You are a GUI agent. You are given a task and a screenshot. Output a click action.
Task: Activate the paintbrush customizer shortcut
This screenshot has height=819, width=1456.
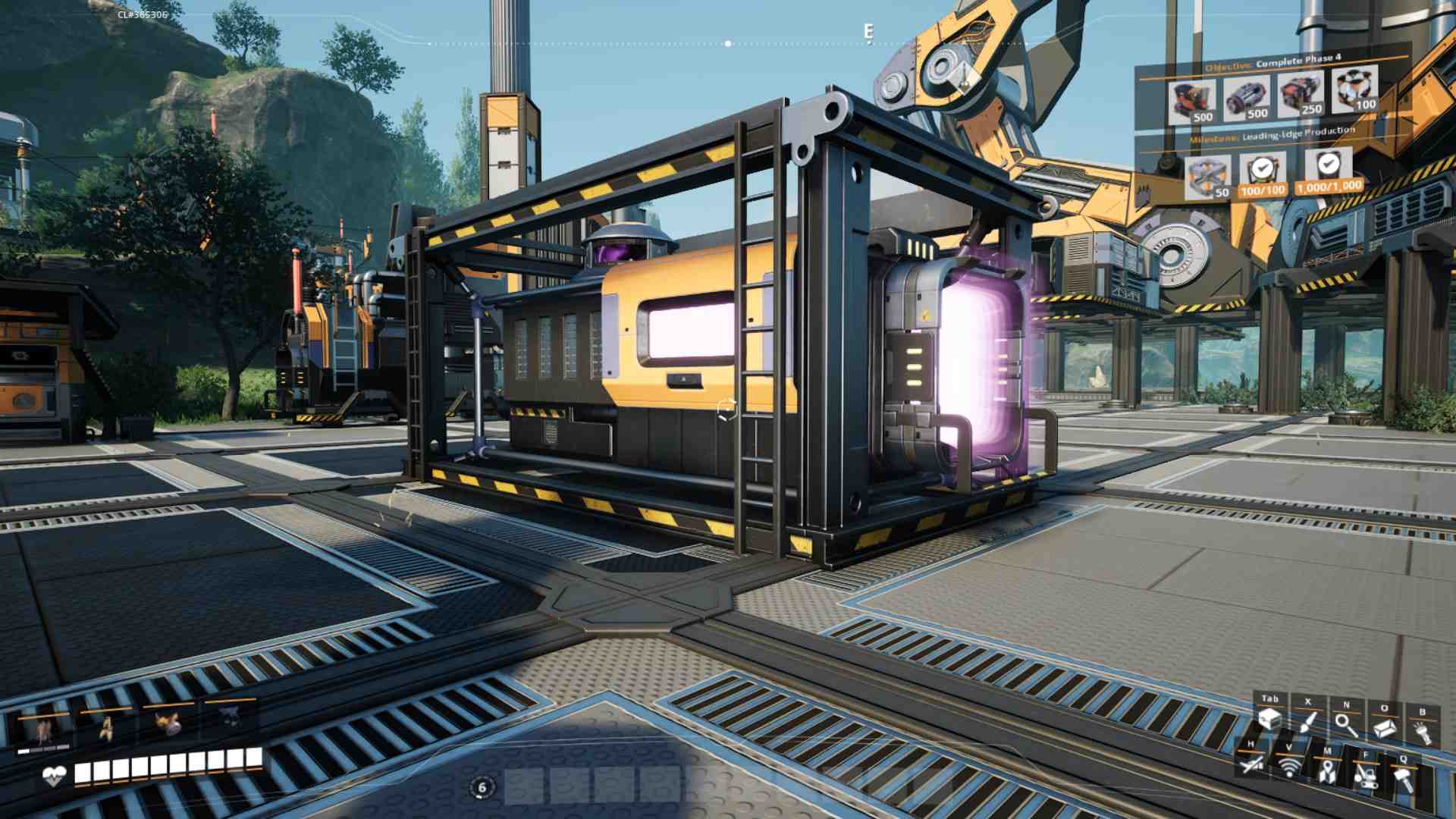[1307, 723]
